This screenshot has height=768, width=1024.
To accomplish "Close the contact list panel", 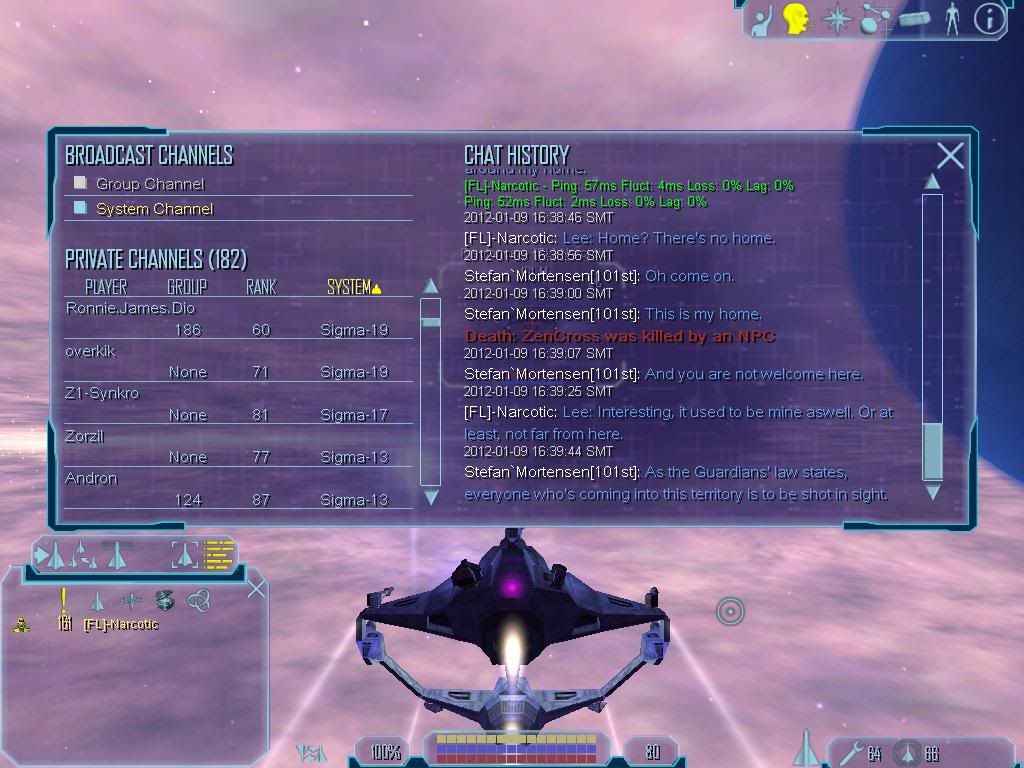I will click(256, 587).
